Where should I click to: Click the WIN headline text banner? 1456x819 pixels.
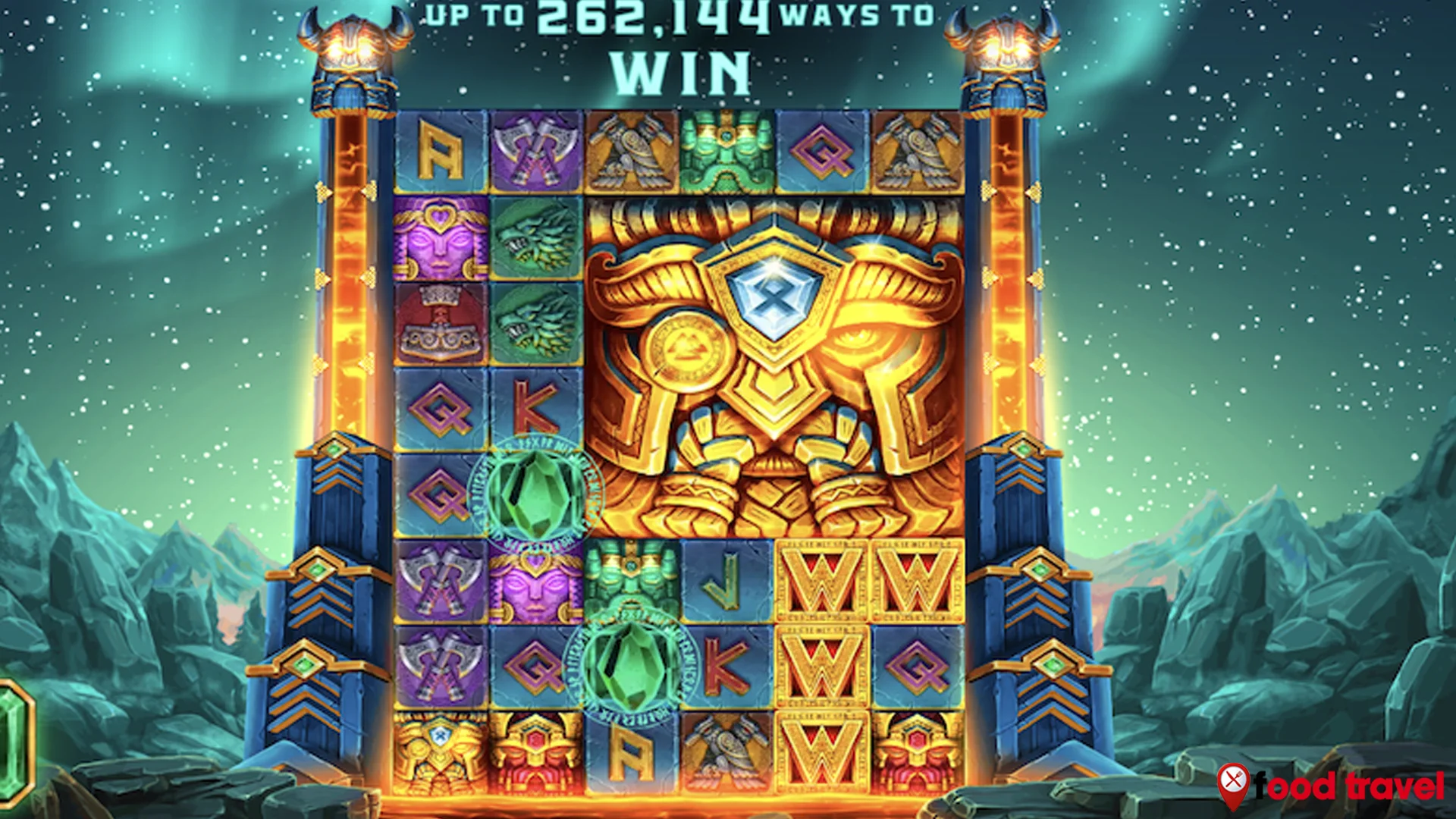point(682,68)
